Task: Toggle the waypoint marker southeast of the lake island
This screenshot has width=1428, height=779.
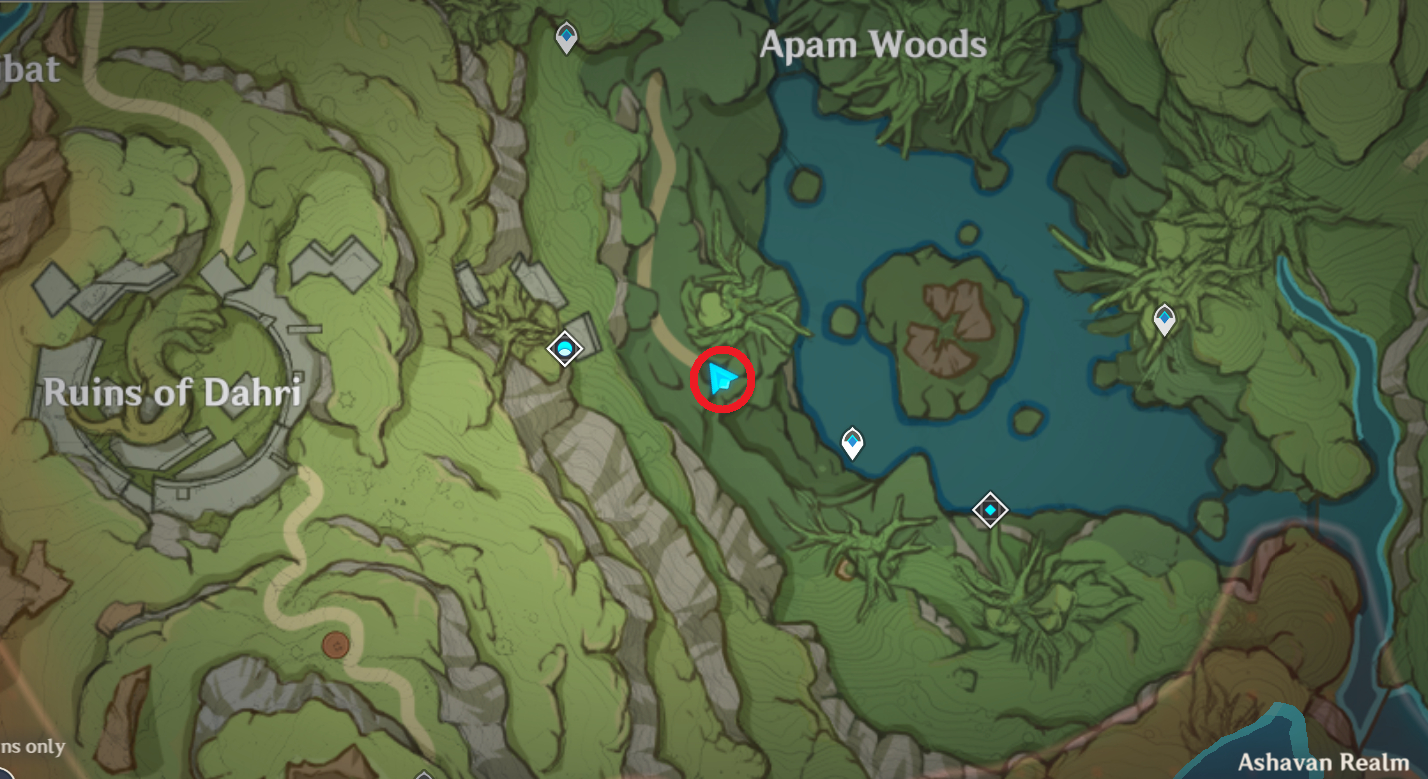Action: tap(989, 509)
